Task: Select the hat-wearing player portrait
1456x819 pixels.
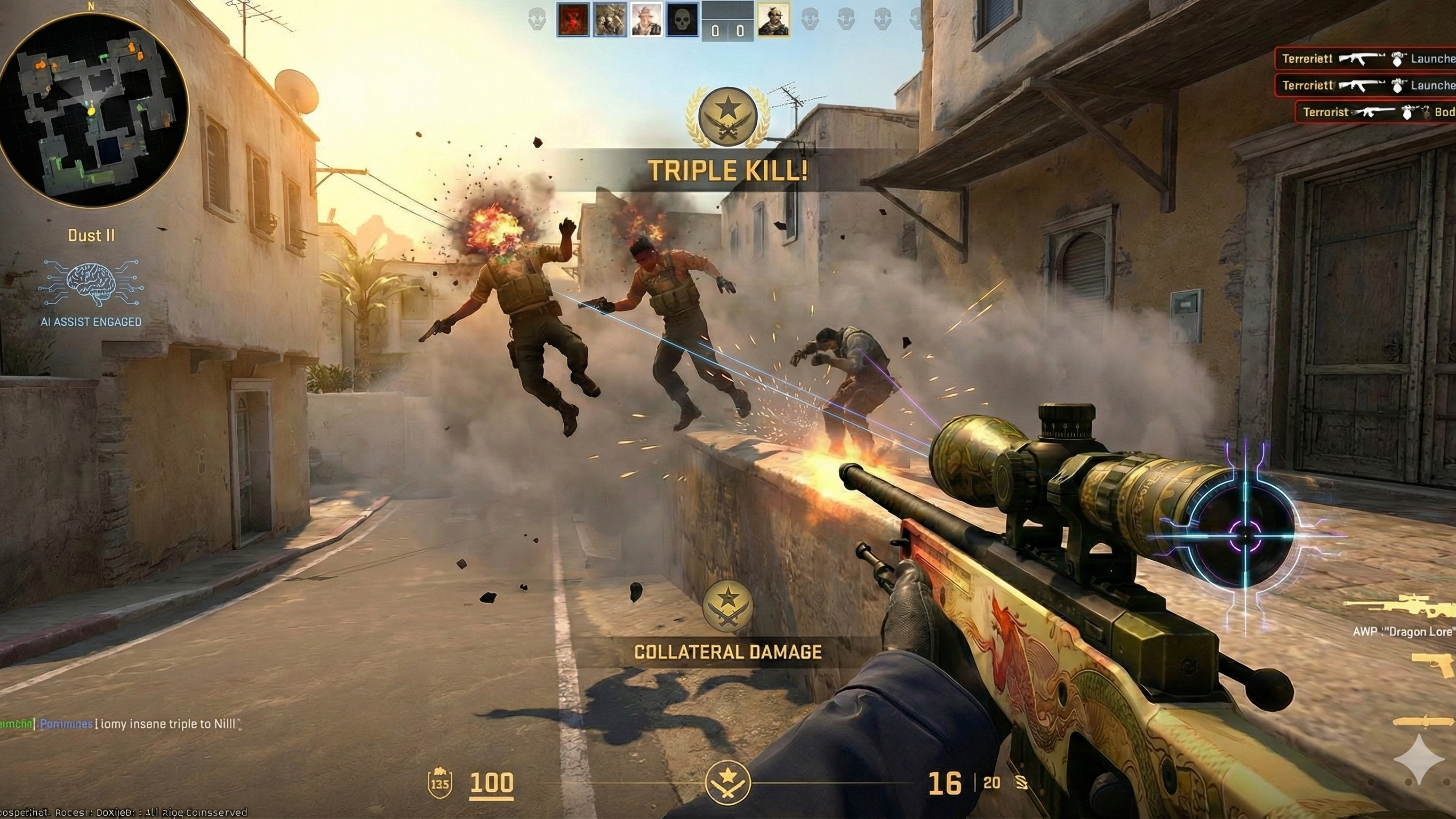Action: pos(646,19)
